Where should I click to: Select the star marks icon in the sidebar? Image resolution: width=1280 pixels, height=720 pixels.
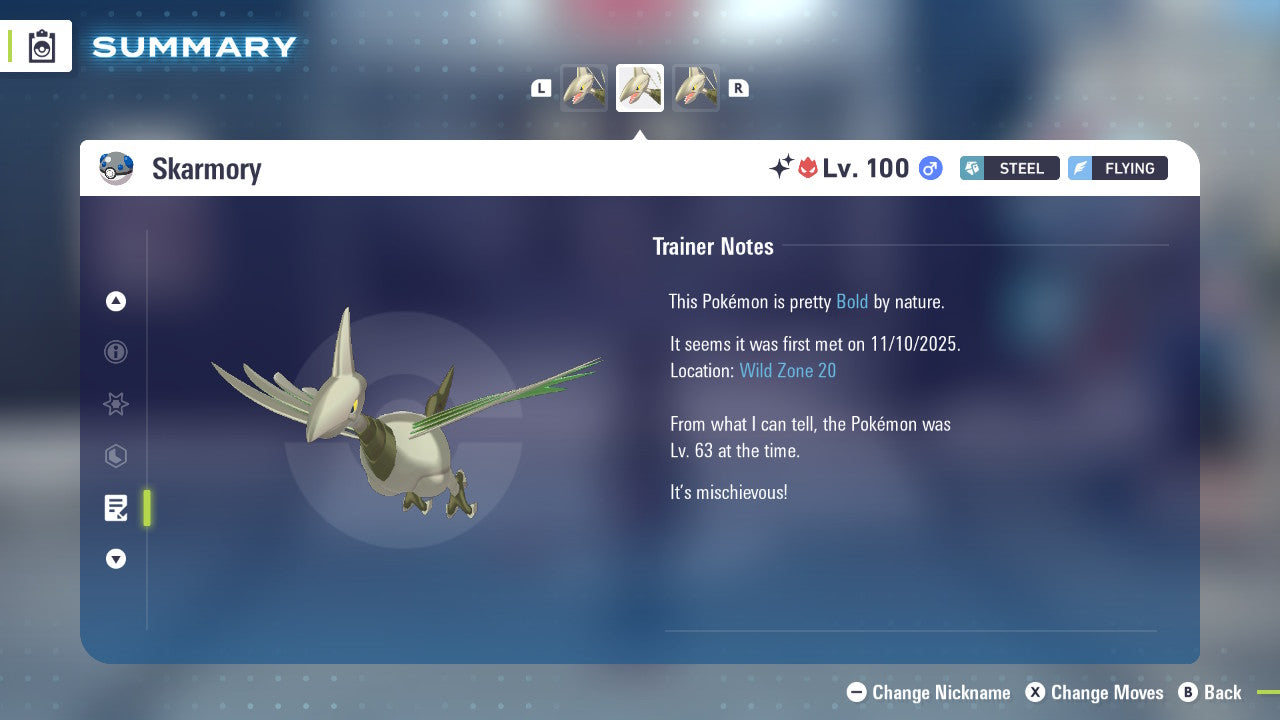[116, 404]
